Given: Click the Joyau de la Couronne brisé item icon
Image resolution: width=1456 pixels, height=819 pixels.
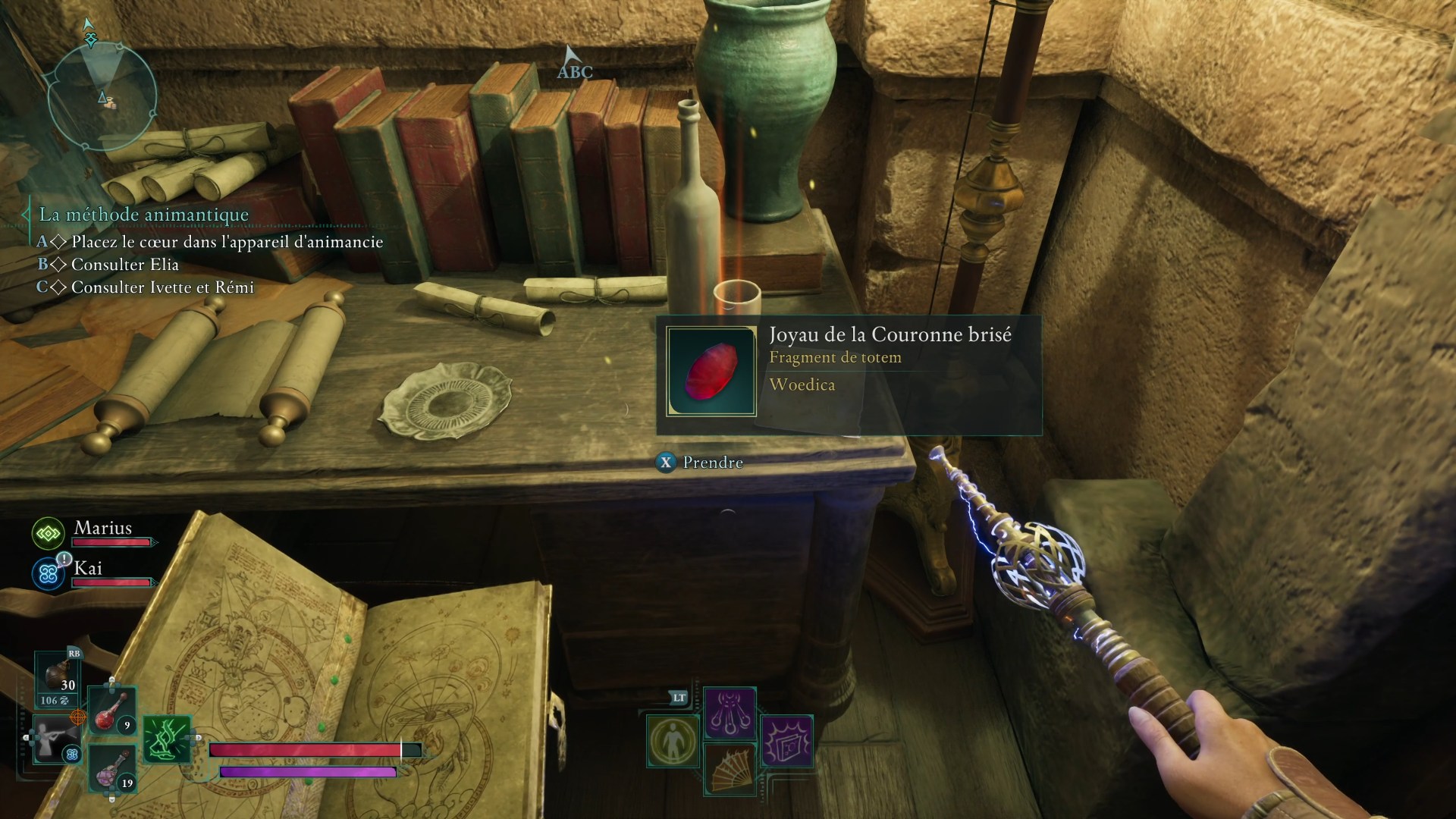Looking at the screenshot, I should click(x=711, y=372).
